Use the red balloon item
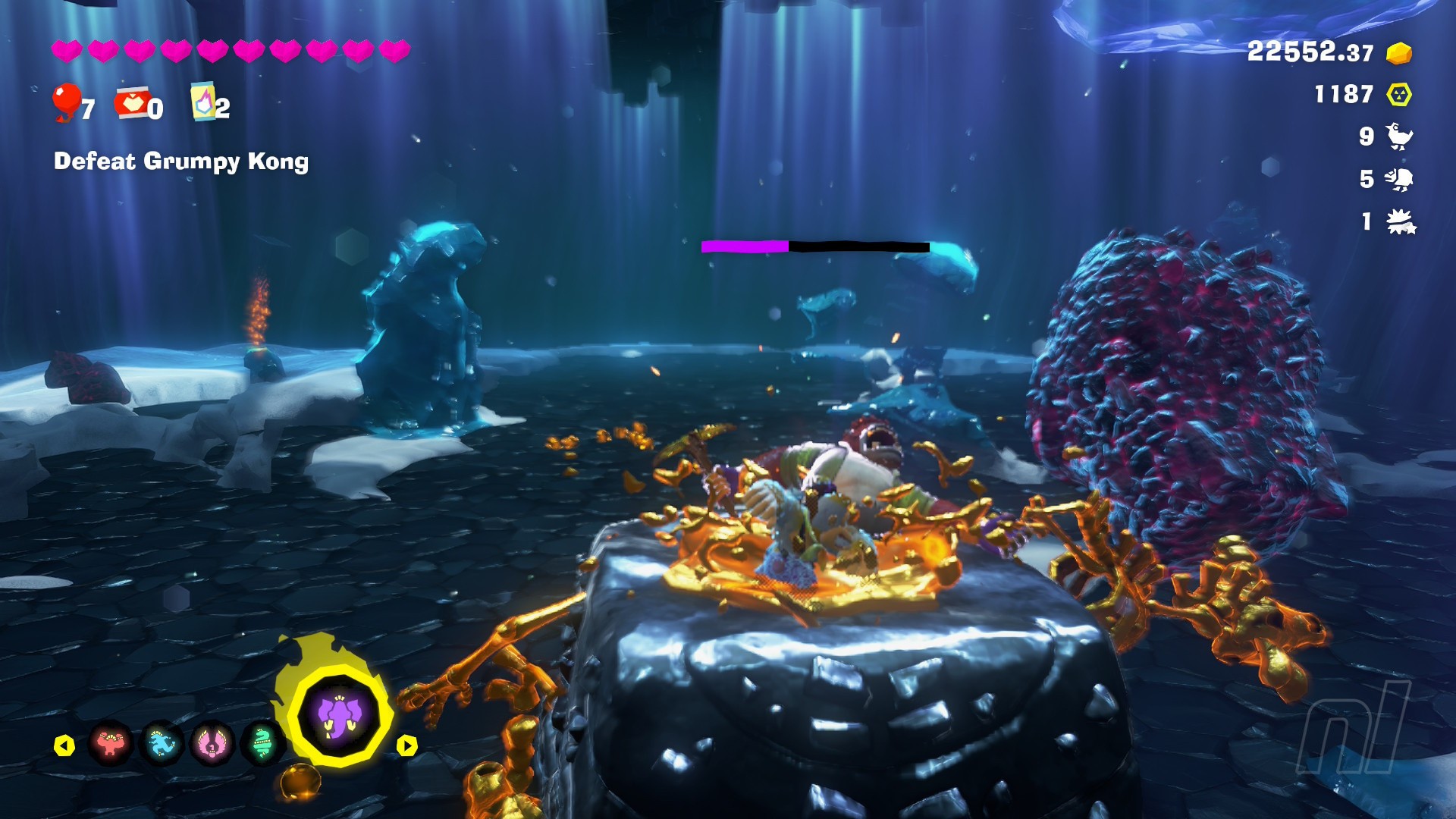Image resolution: width=1456 pixels, height=819 pixels. pyautogui.click(x=67, y=102)
